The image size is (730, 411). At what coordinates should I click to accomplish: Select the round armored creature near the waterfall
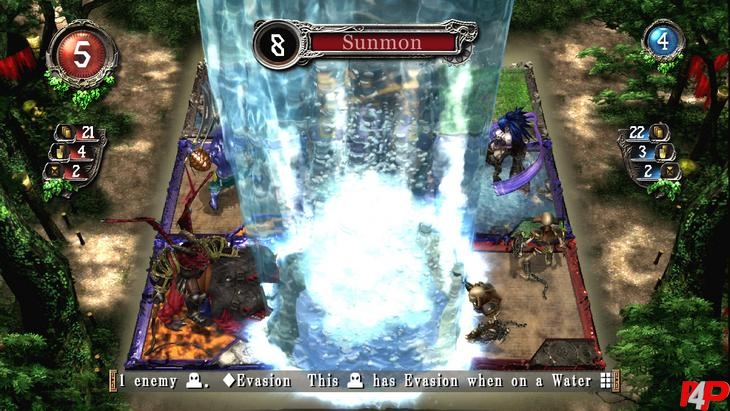click(x=481, y=302)
